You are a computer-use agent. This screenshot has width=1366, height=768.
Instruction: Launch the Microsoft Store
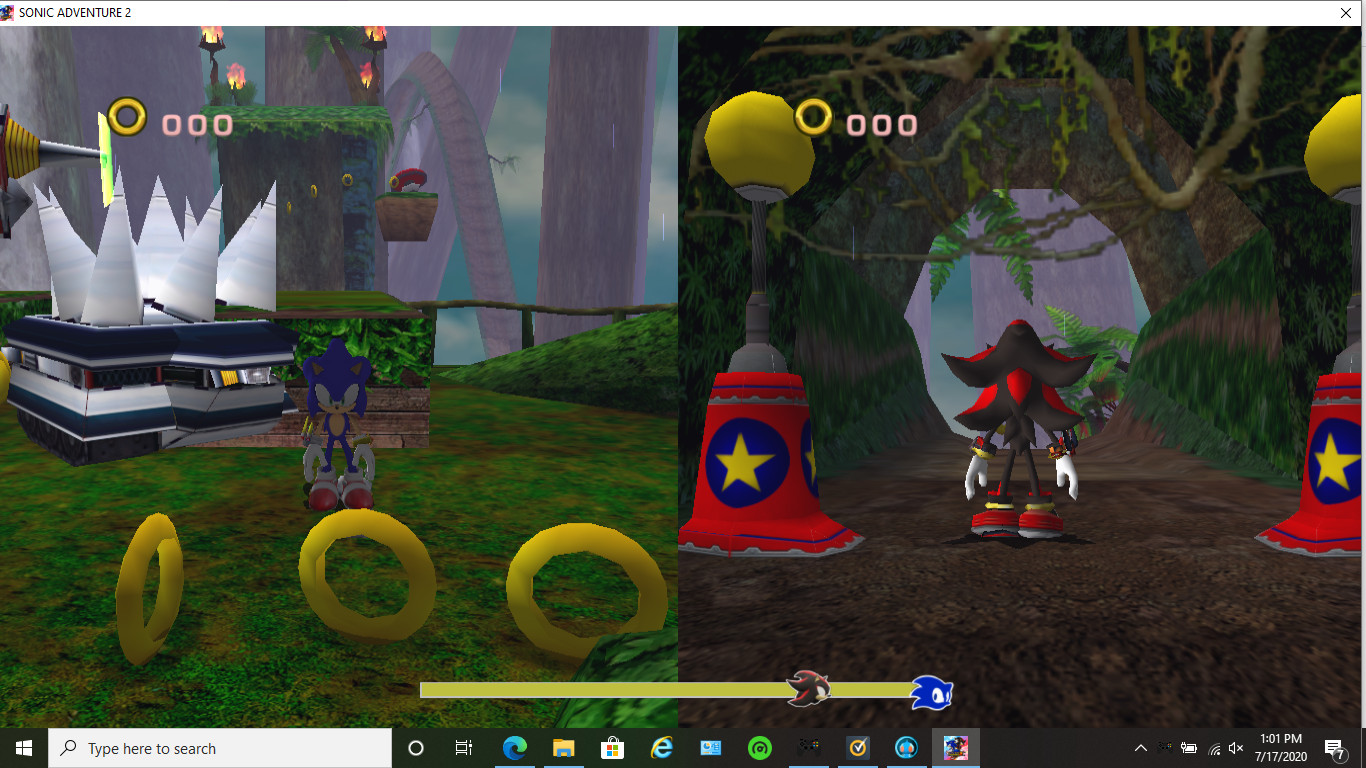pyautogui.click(x=612, y=748)
